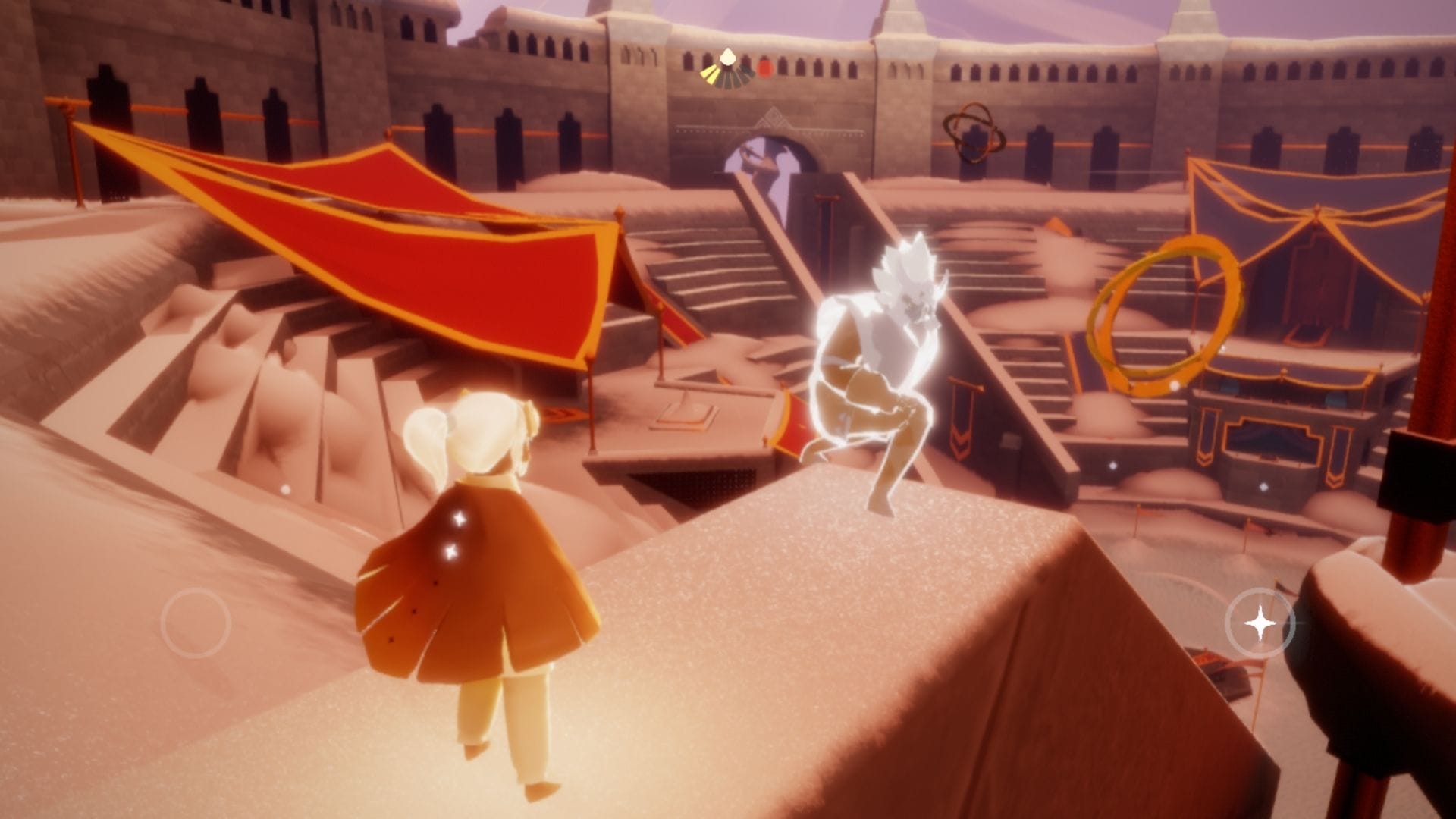Tap the four-pointed star call button
Screen dimensions: 1456x819
point(1259,623)
